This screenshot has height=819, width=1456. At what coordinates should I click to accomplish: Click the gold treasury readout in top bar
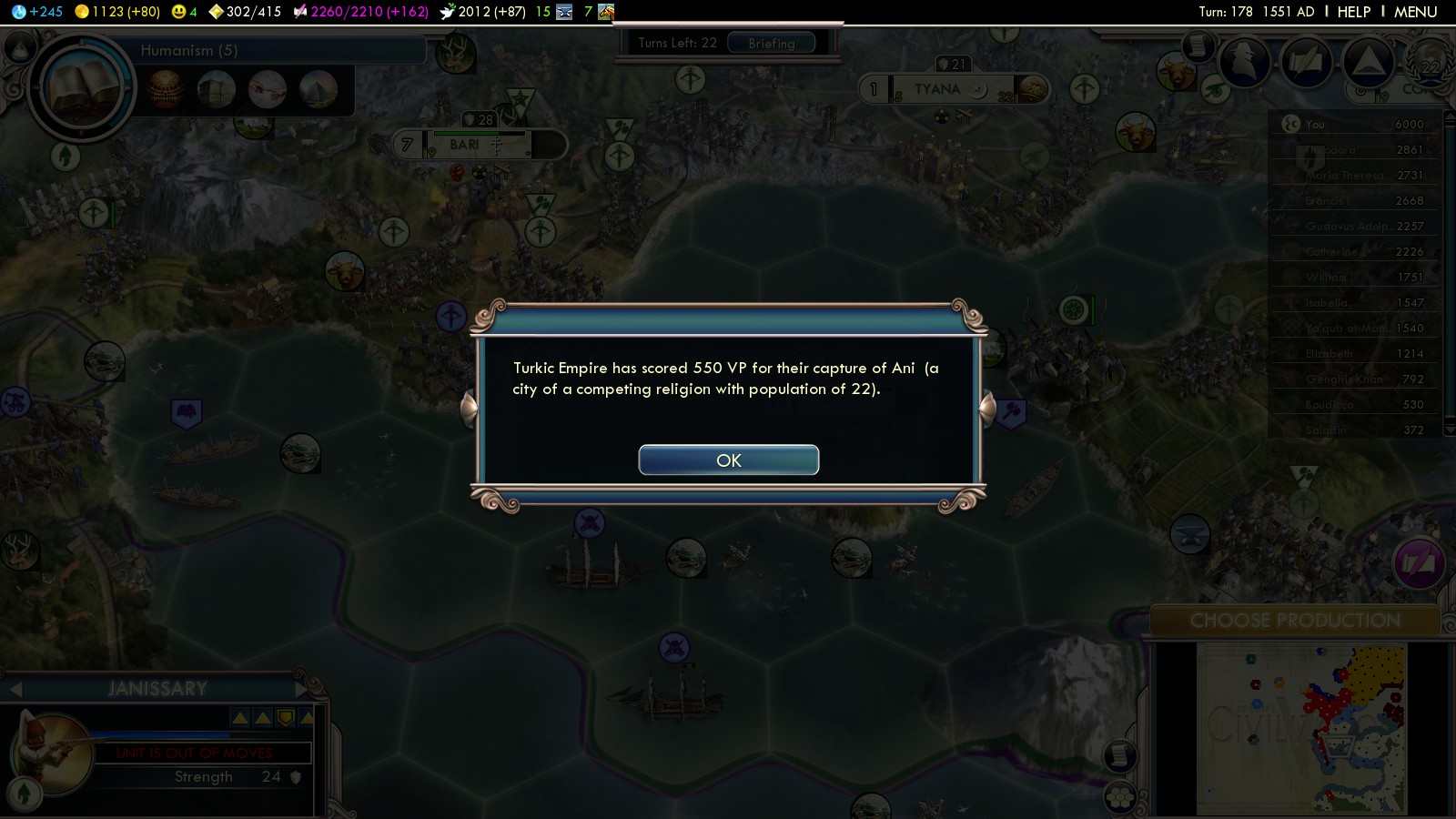pyautogui.click(x=117, y=12)
